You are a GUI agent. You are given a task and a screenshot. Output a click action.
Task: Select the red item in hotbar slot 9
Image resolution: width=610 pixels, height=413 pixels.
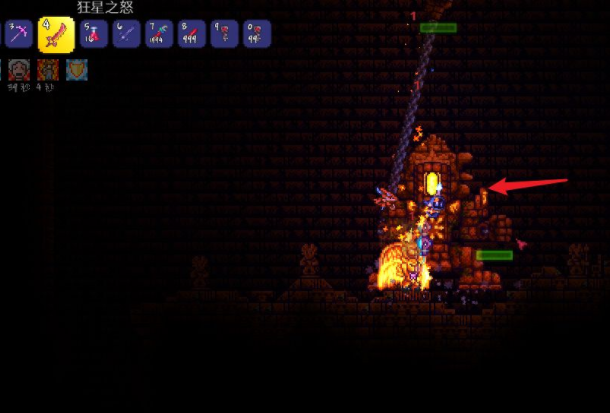224,35
